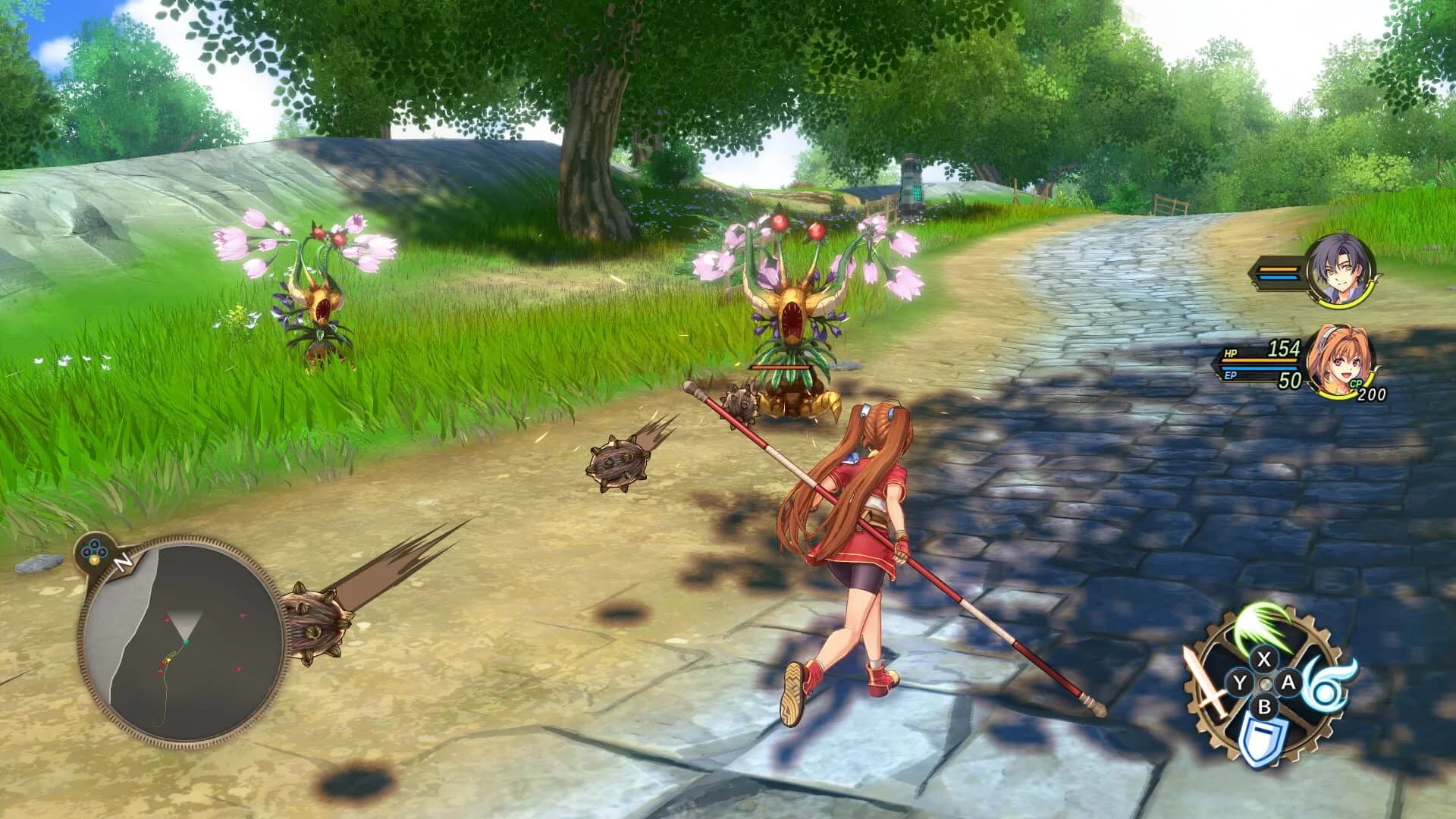Click the d-pad icon above the minimap
The image size is (1456, 819).
[x=94, y=551]
